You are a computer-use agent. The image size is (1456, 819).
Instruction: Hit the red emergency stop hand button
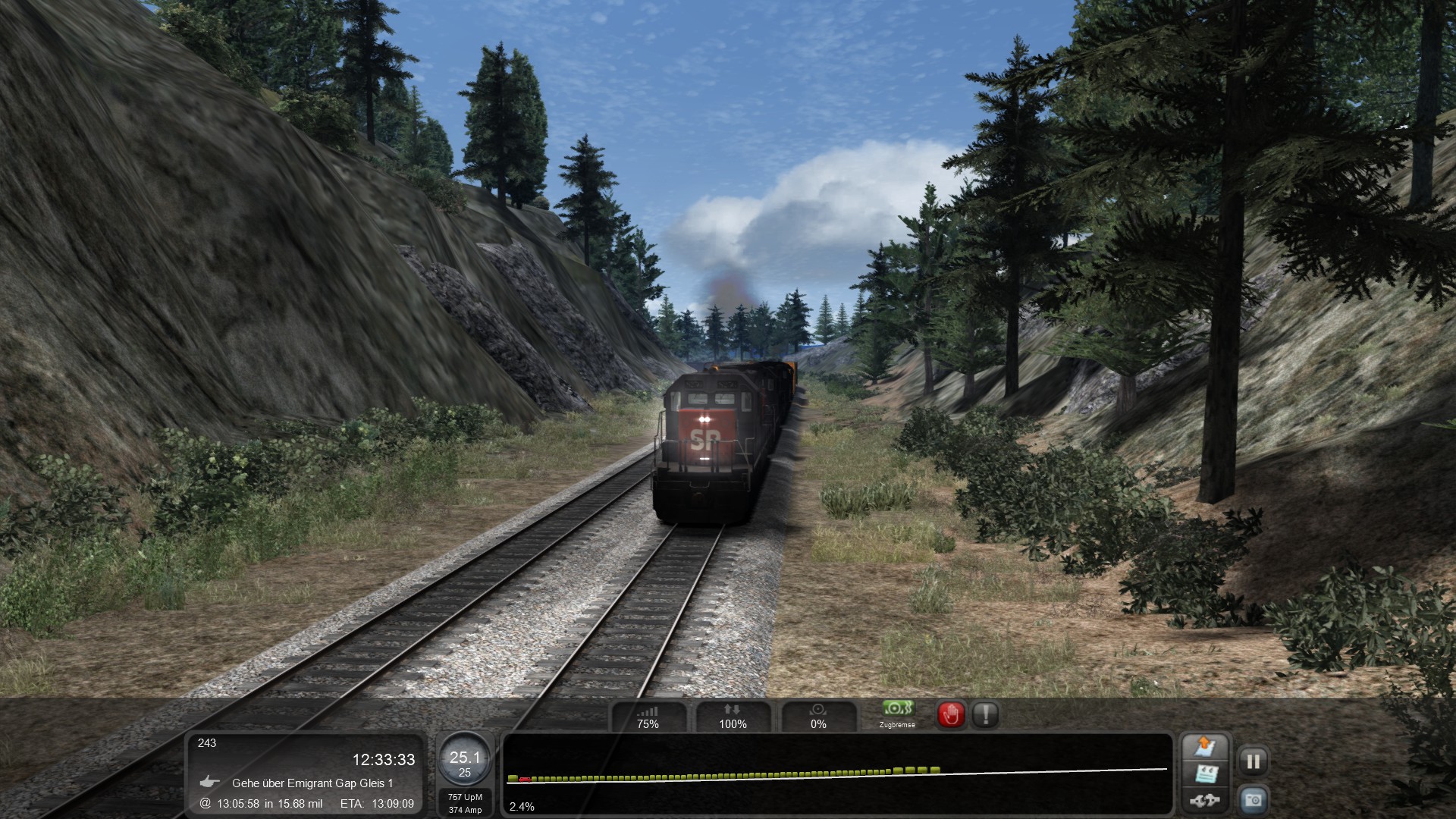951,714
